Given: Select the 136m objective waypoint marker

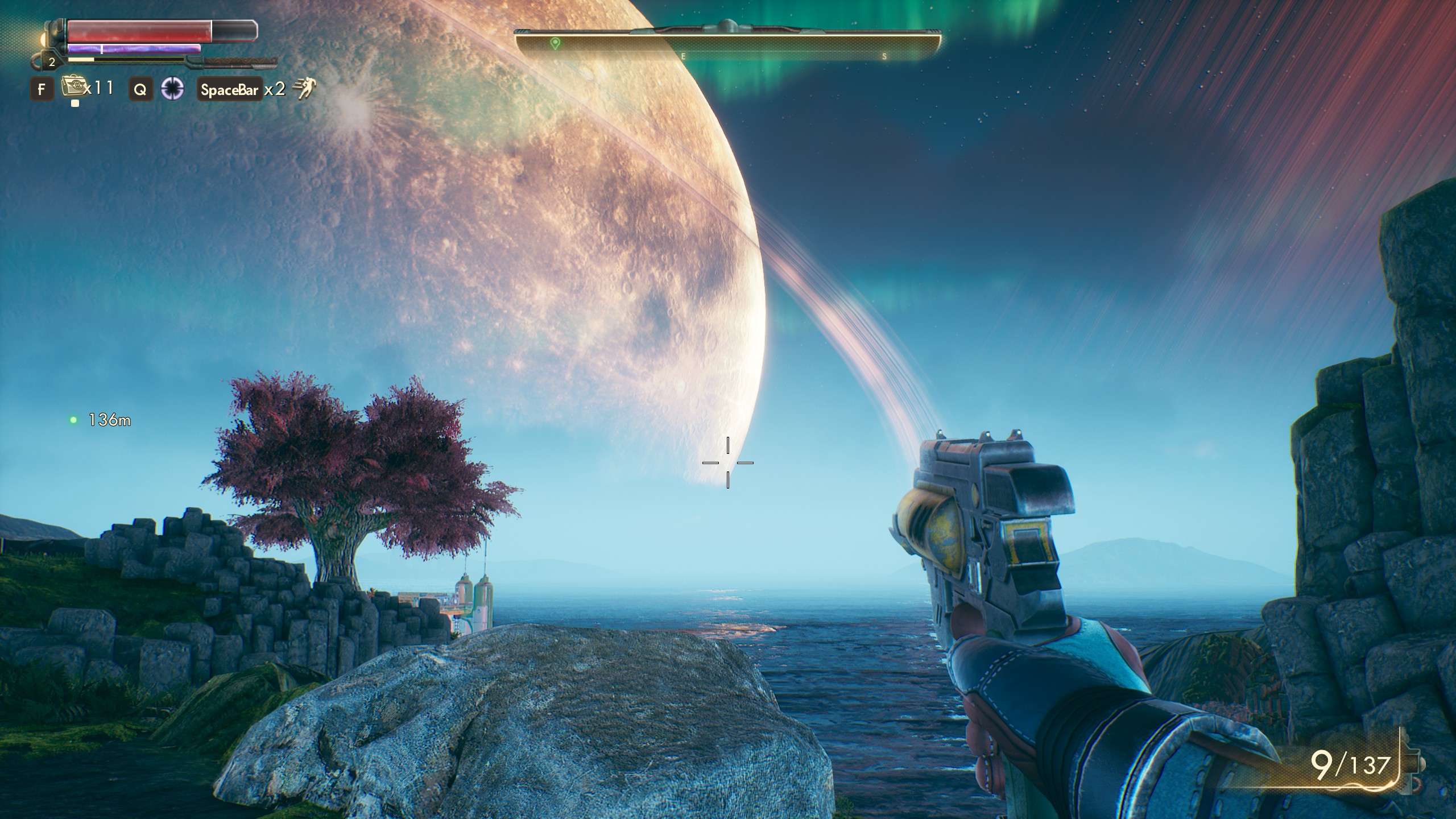Looking at the screenshot, I should pyautogui.click(x=73, y=420).
